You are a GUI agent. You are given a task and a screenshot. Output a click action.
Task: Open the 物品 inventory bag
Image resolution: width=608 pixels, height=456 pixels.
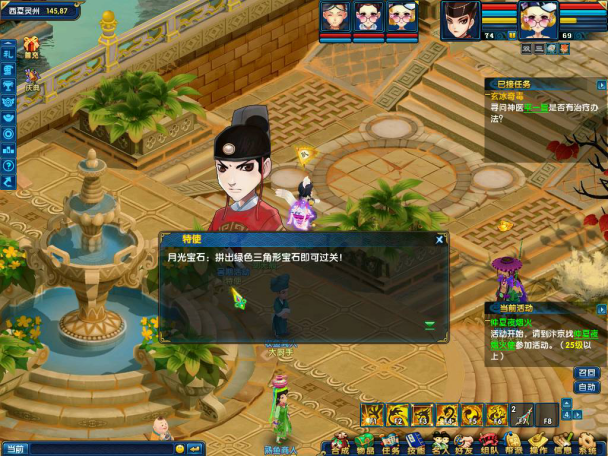click(x=365, y=442)
